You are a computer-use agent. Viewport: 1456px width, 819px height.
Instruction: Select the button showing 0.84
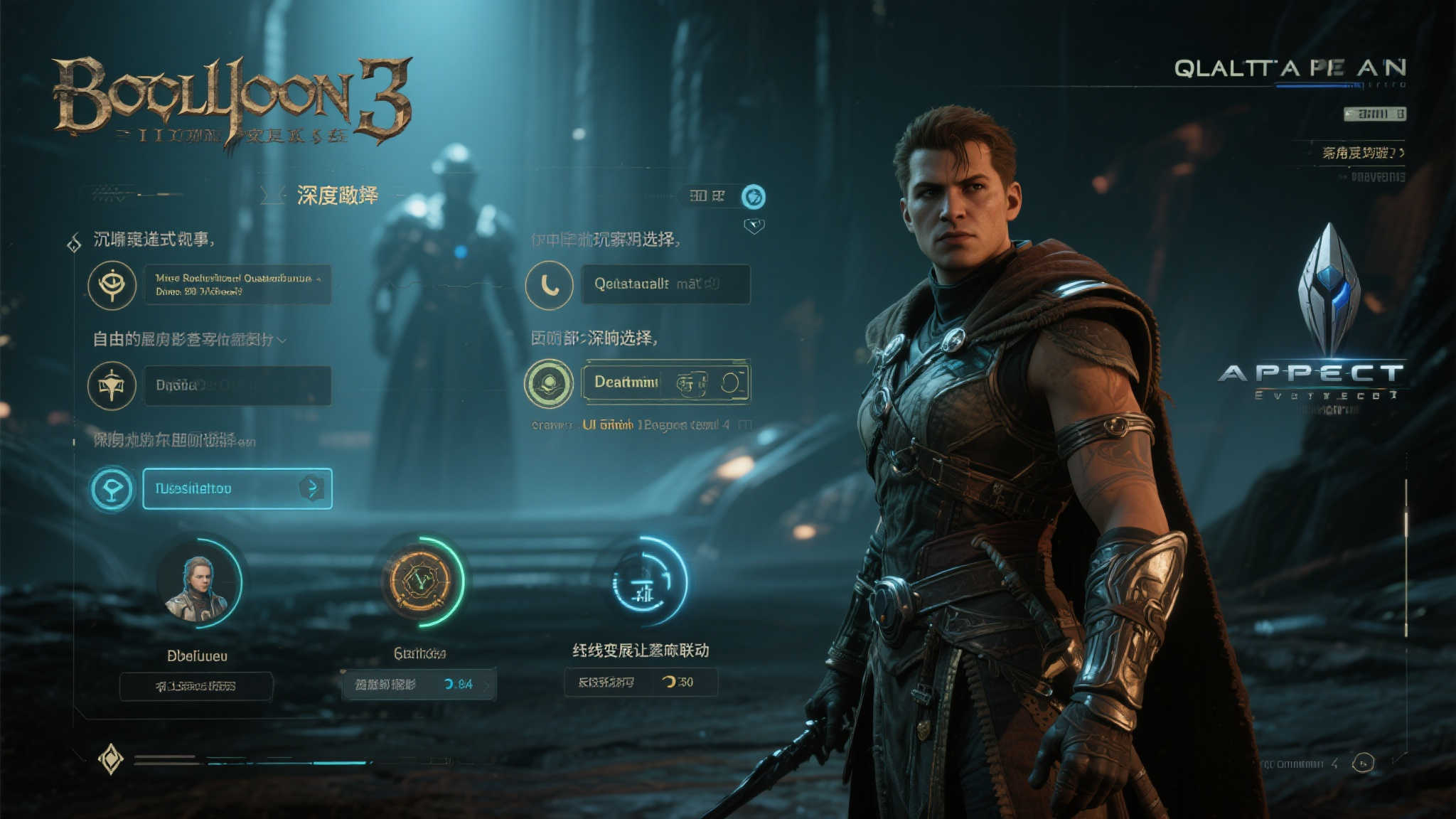pos(419,685)
